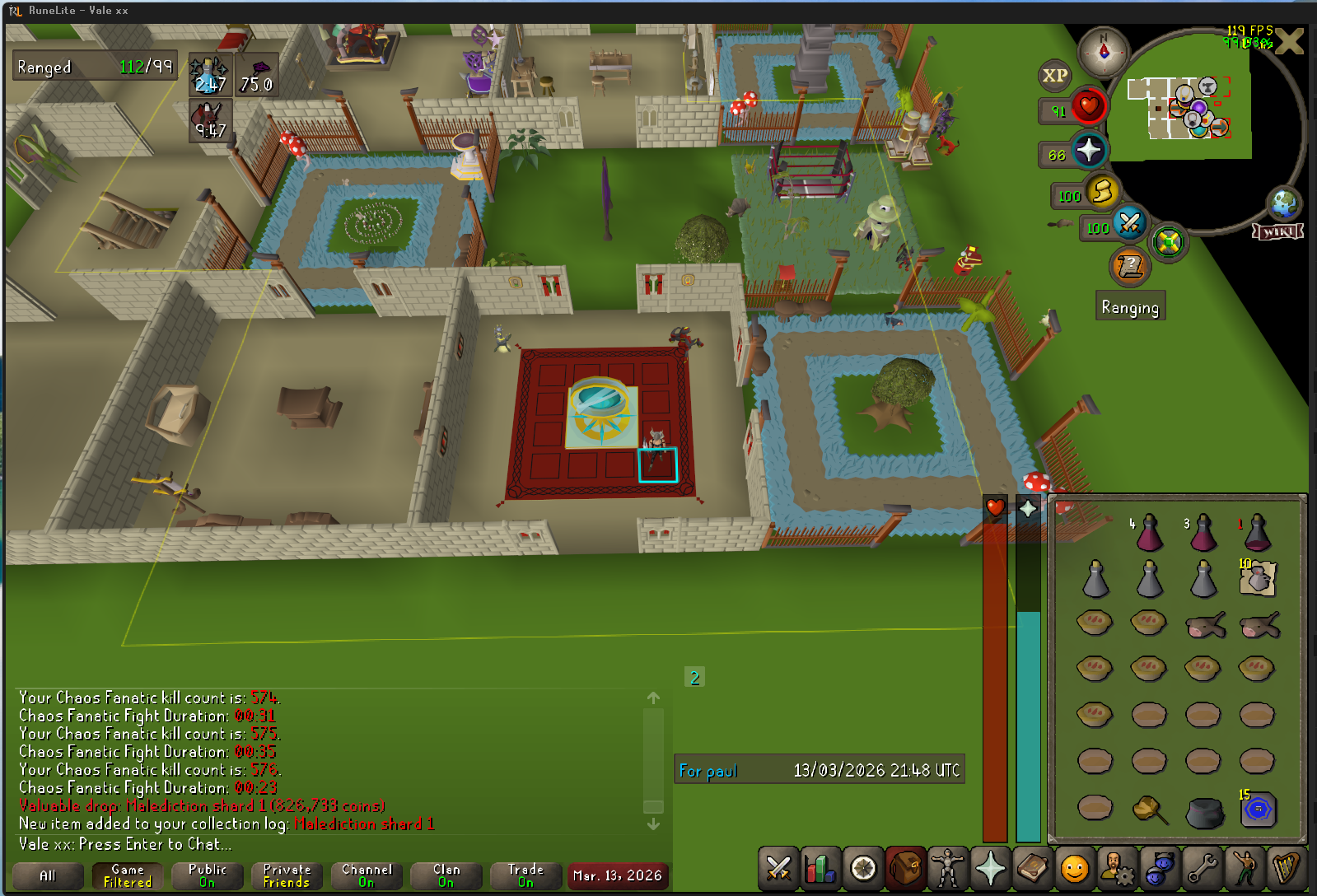Toggle run energy orb
1317x896 pixels.
(x=1101, y=193)
